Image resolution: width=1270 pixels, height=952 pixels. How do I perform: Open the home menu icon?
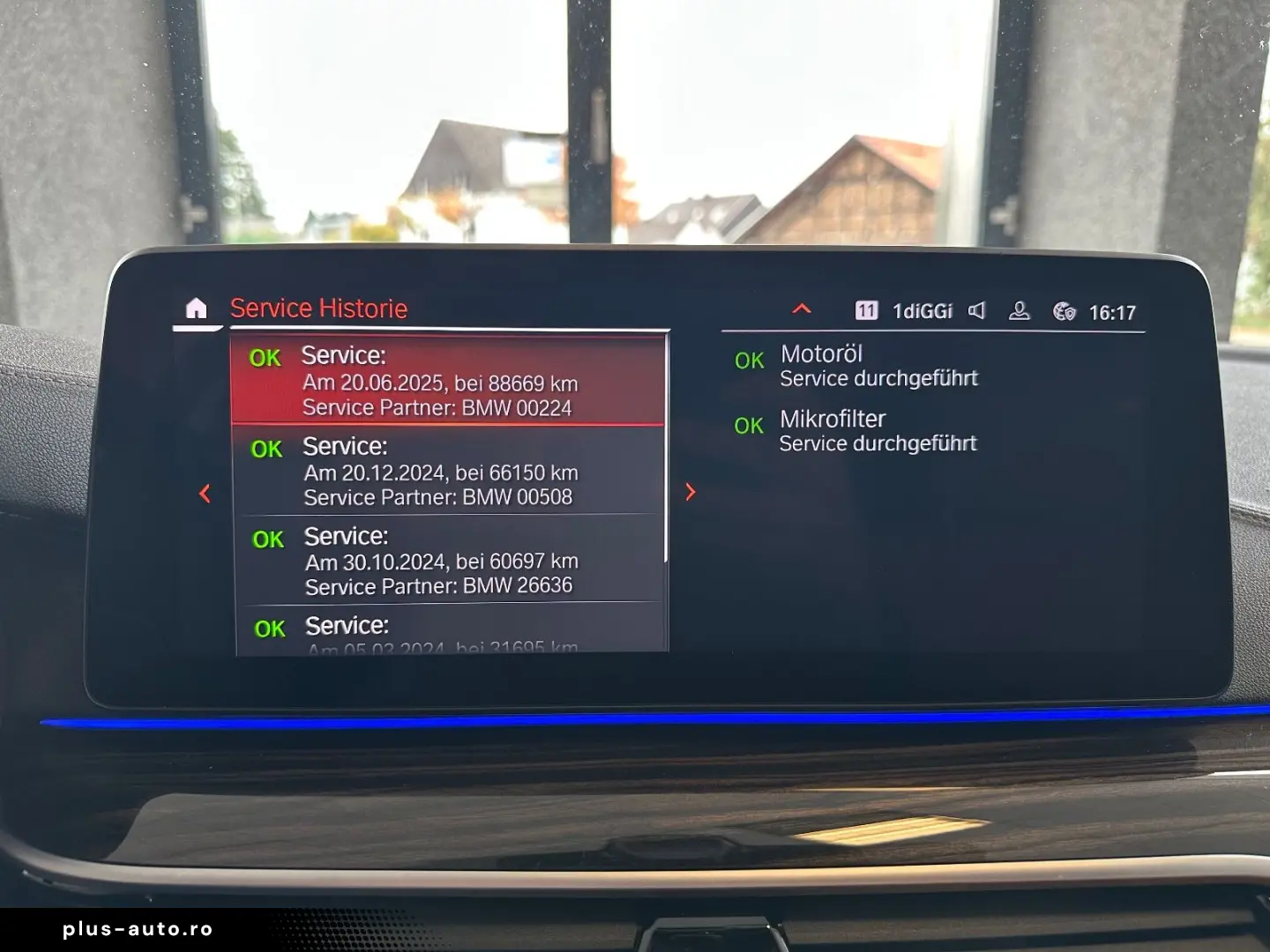[198, 309]
